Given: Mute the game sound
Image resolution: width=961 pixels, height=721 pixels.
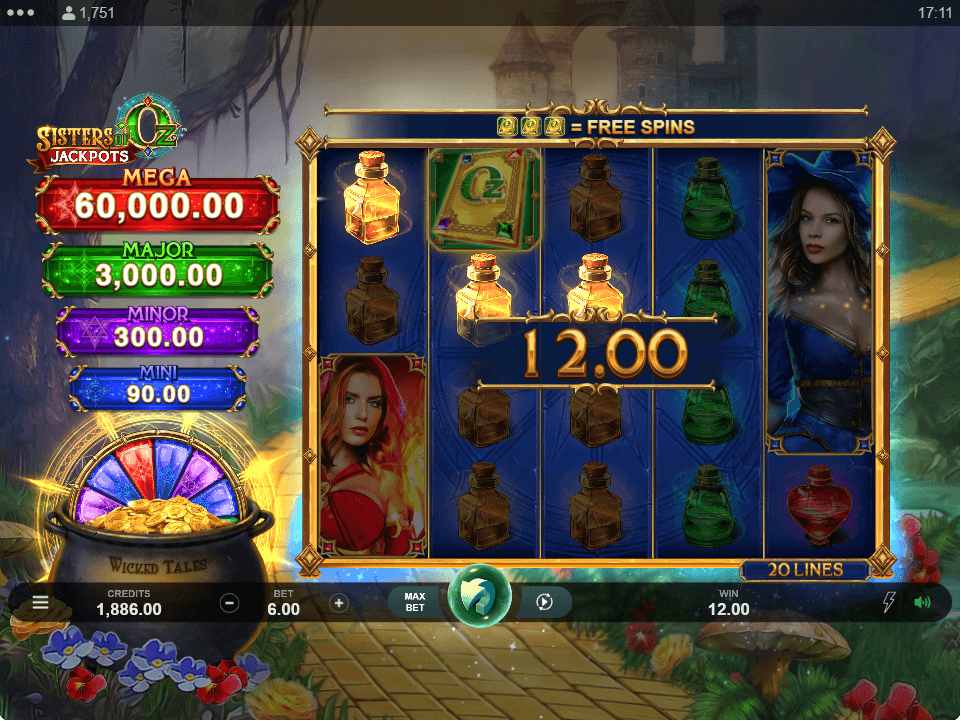Looking at the screenshot, I should [922, 602].
